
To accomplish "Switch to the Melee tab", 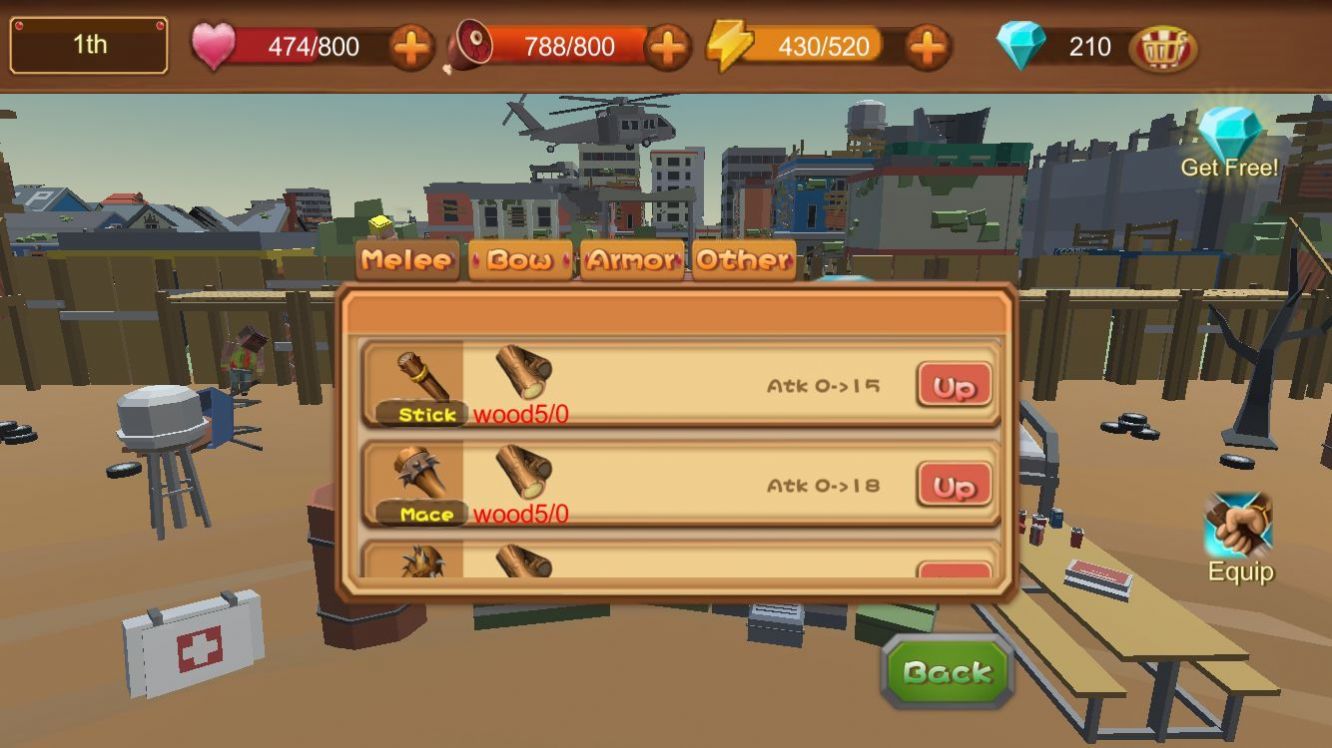I will [407, 260].
